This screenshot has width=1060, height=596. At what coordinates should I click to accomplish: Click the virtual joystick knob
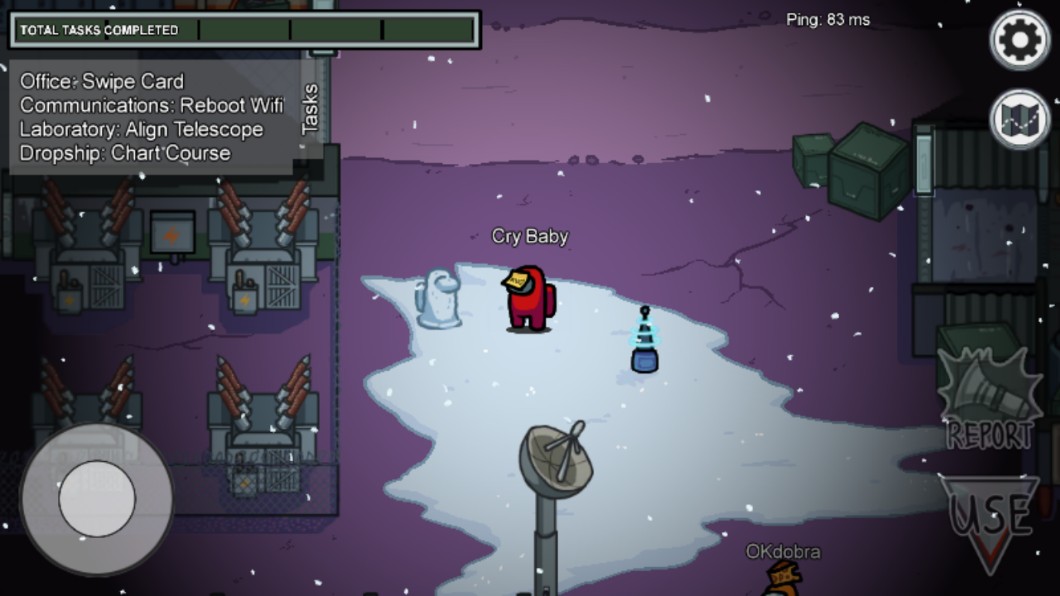coord(97,499)
